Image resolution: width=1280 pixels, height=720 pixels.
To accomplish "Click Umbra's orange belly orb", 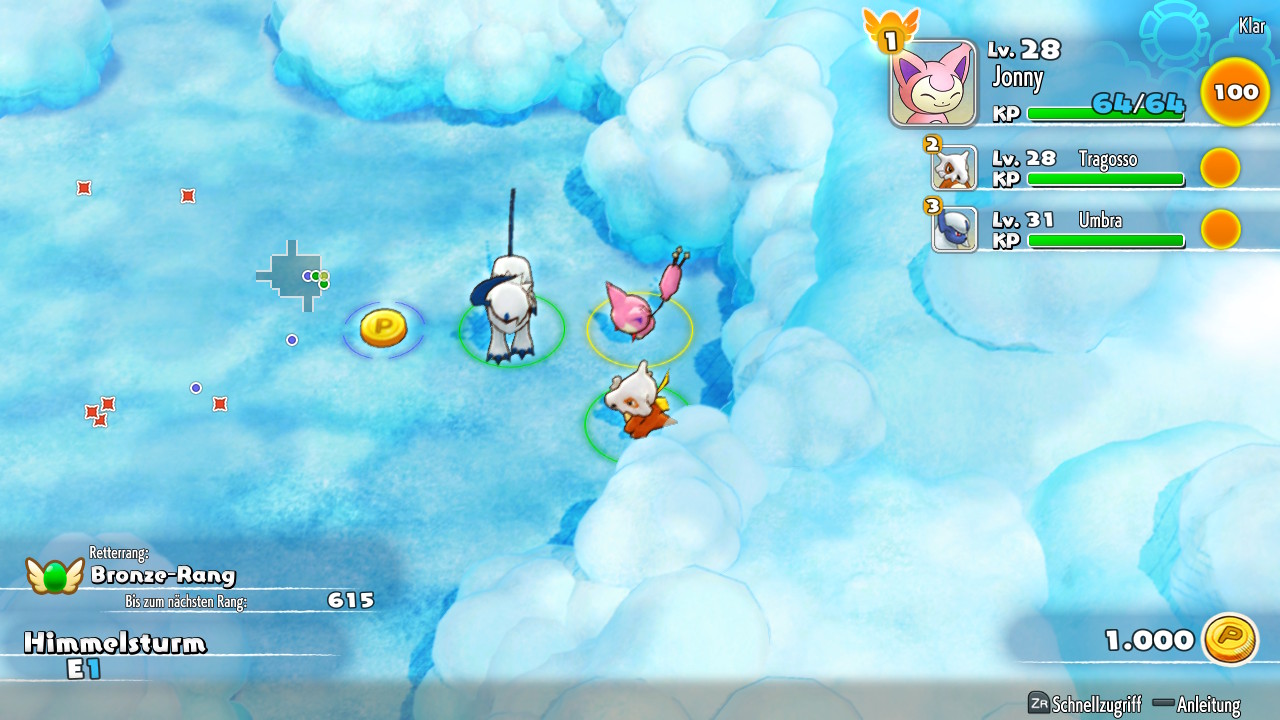I will pos(1220,229).
